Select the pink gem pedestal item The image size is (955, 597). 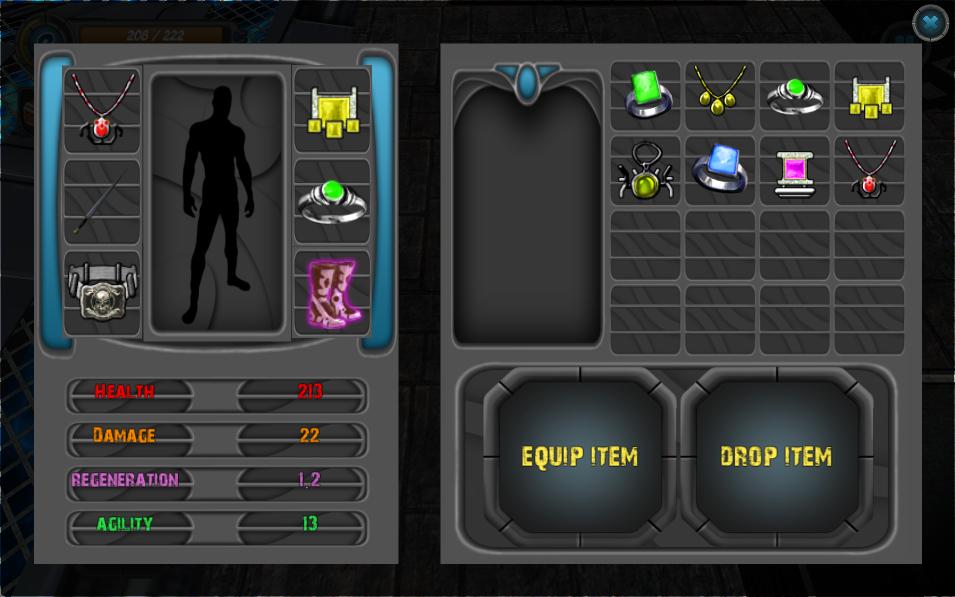click(x=795, y=171)
